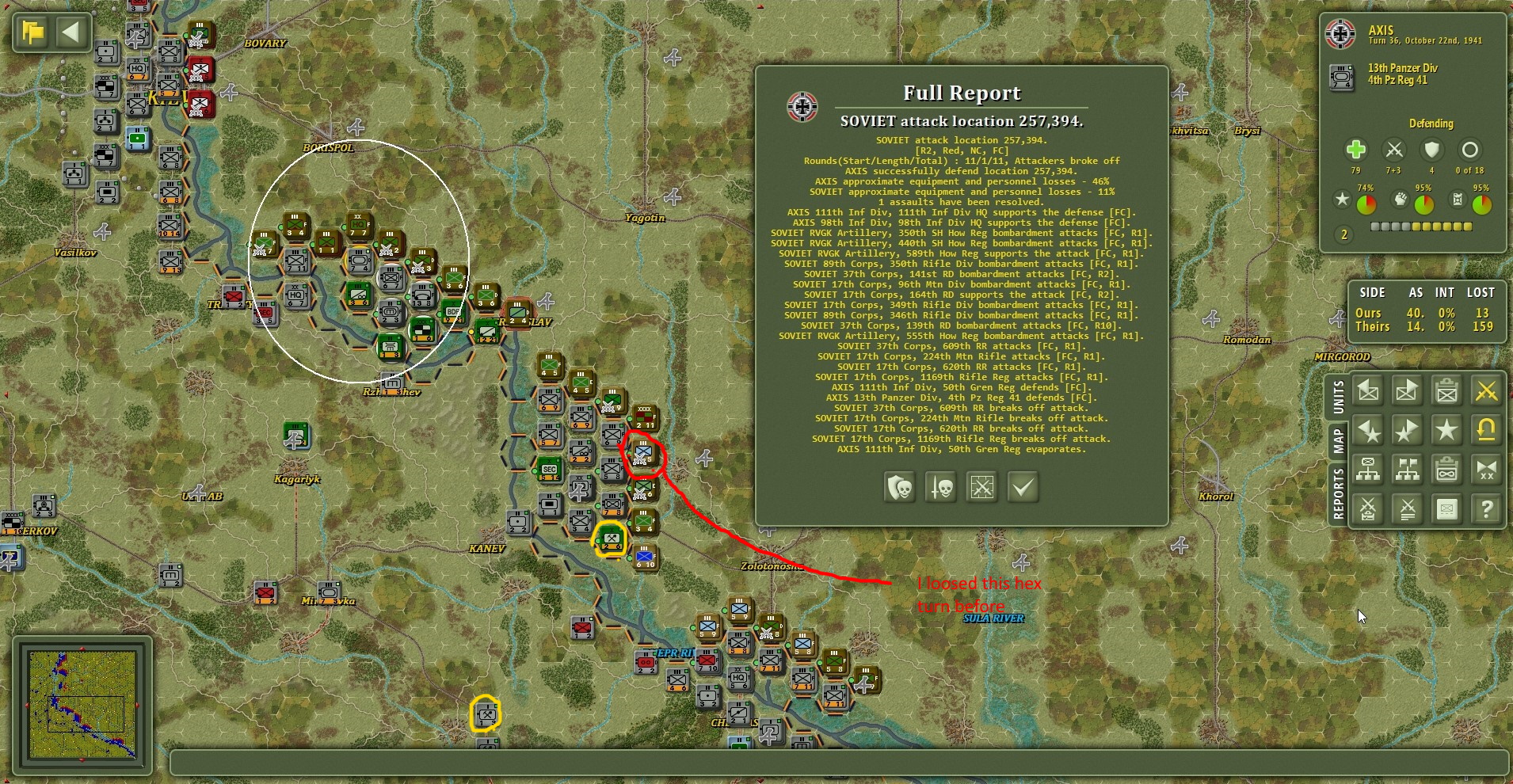The image size is (1513, 784).
Task: Select next formation with the star-arrow icon
Action: (1408, 430)
